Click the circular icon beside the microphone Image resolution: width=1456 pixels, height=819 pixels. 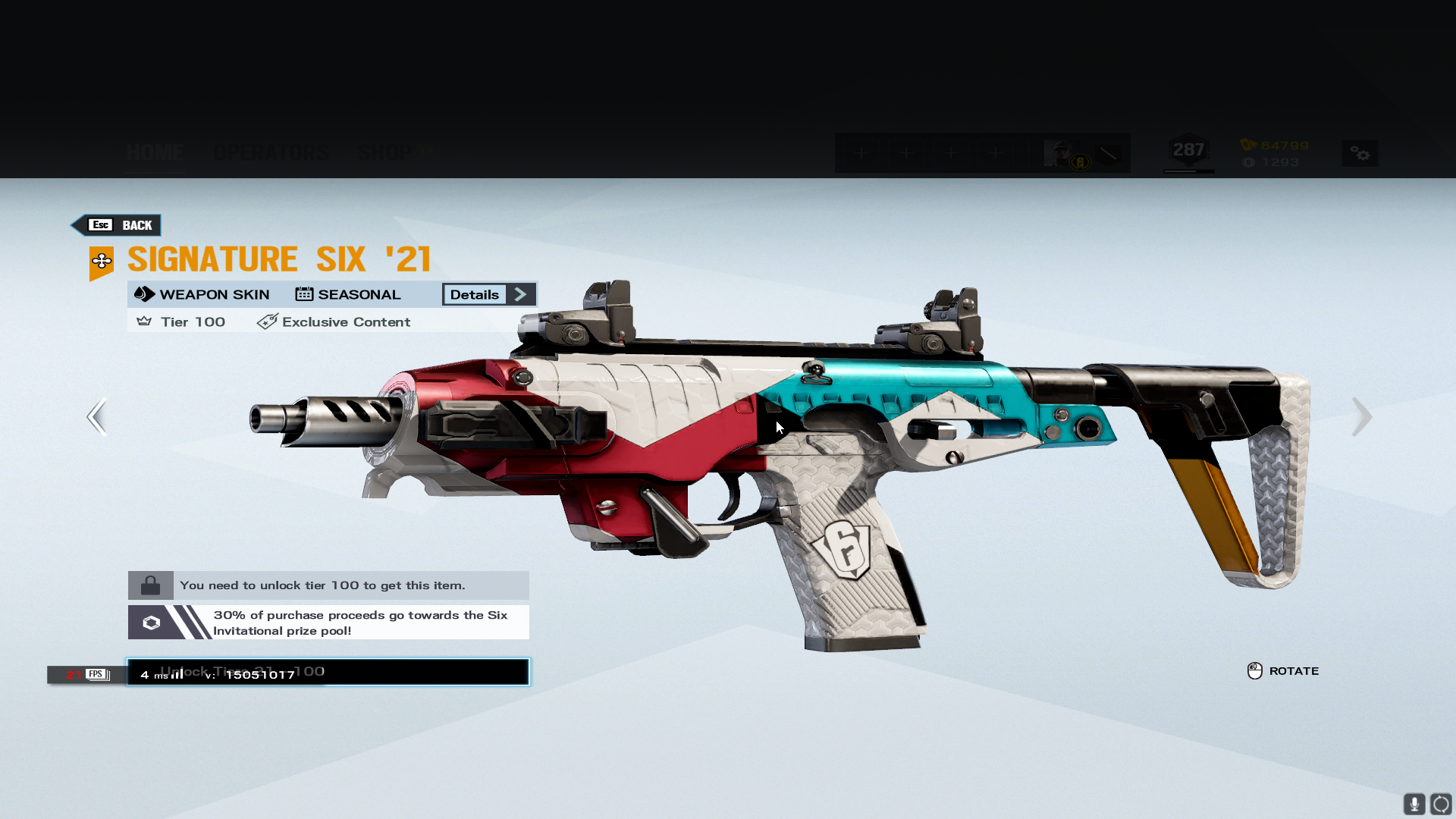(x=1441, y=804)
